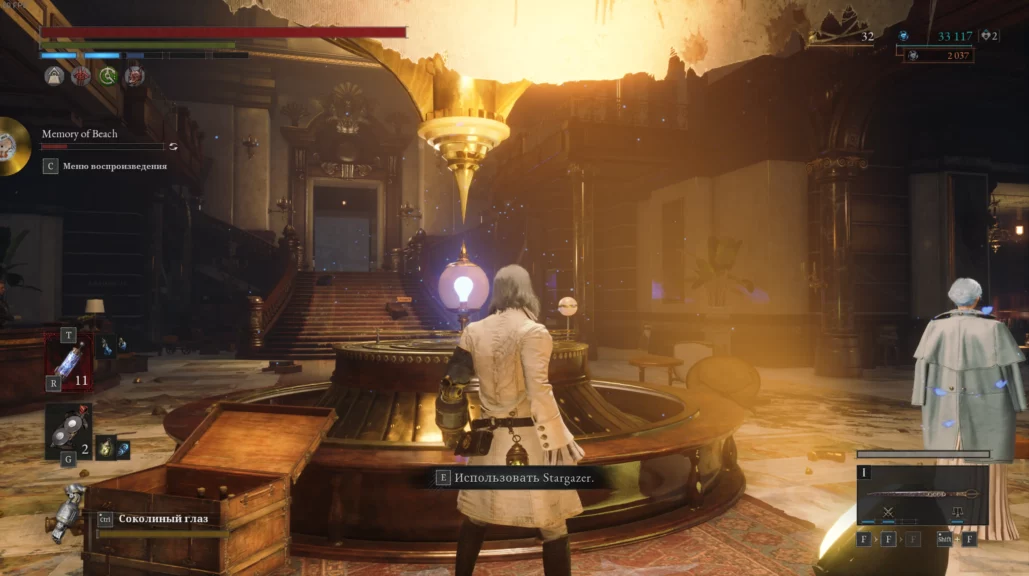Toggle the track repeat arrows icon
Image resolution: width=1029 pixels, height=576 pixels.
click(173, 146)
